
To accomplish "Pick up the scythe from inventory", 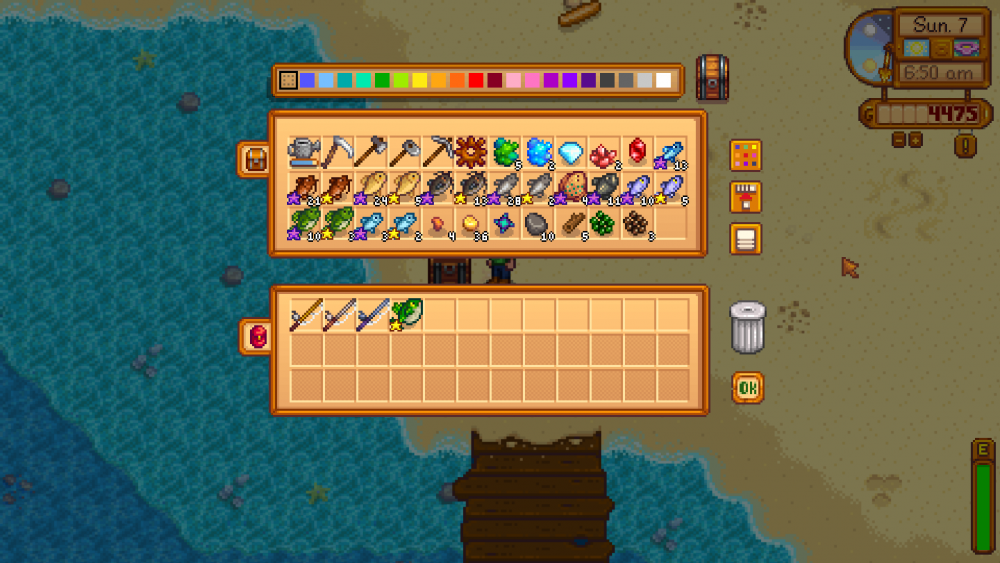I will tap(338, 152).
